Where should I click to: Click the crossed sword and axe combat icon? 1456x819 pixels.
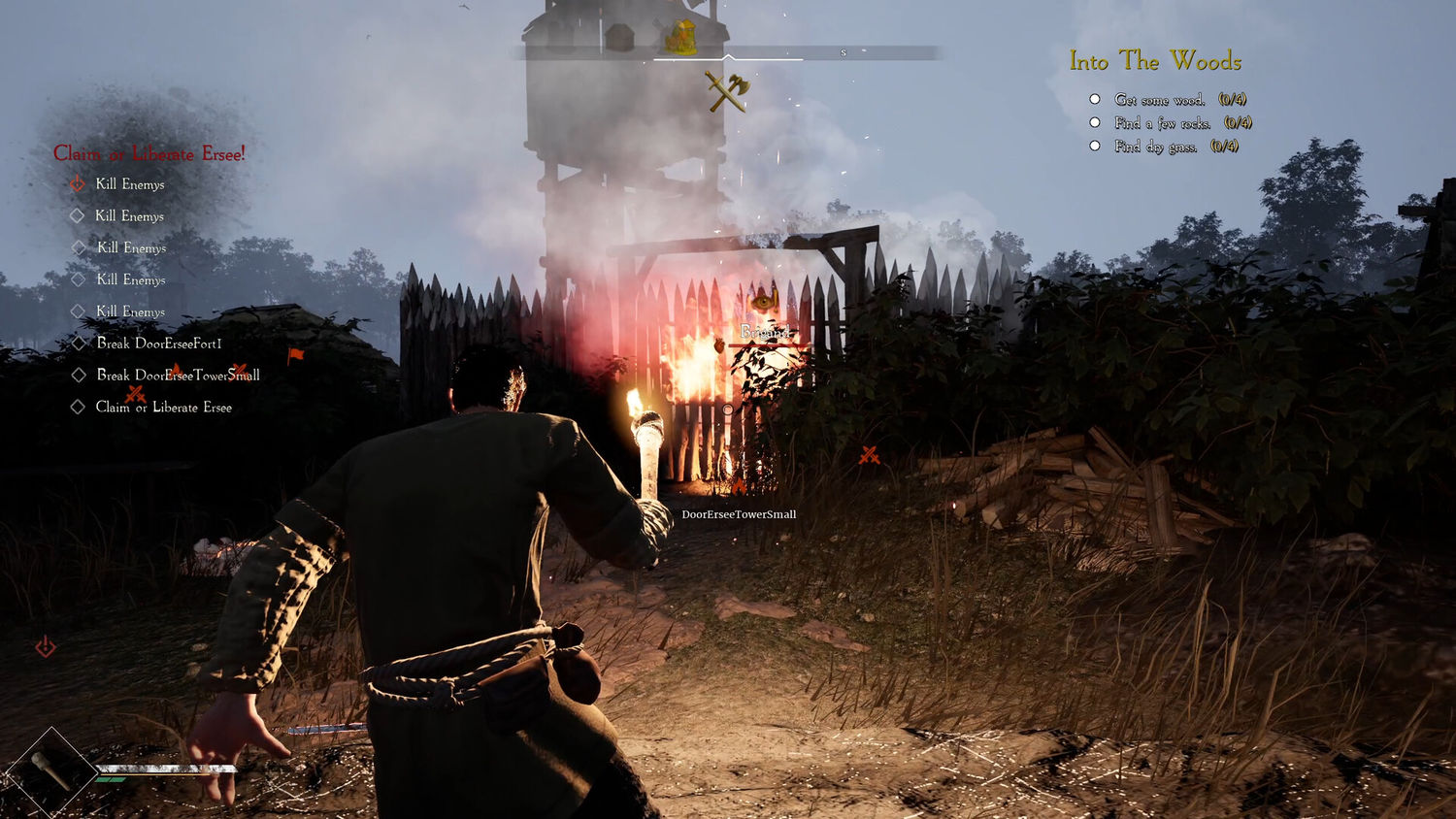(727, 92)
